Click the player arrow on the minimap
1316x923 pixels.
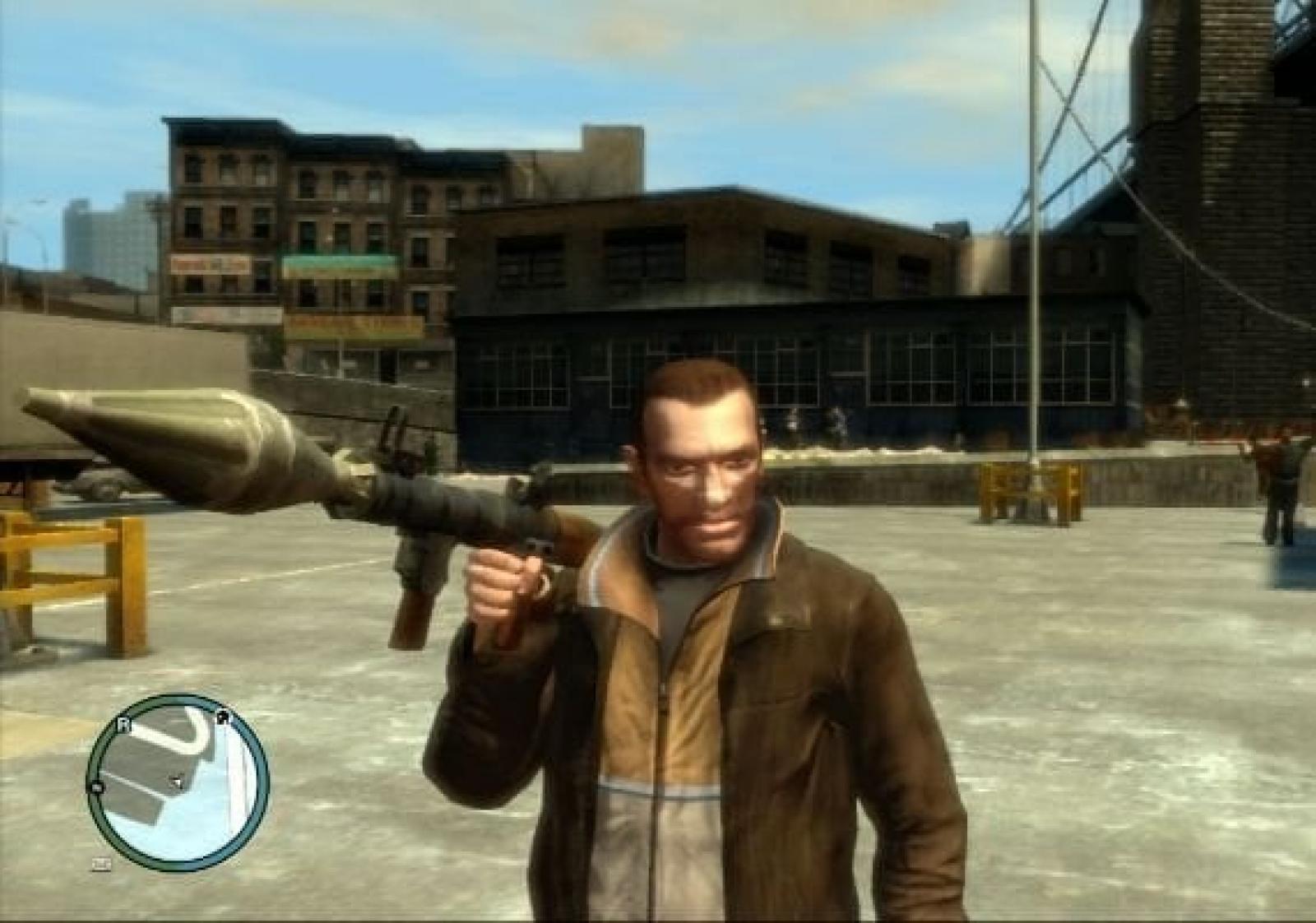click(176, 781)
